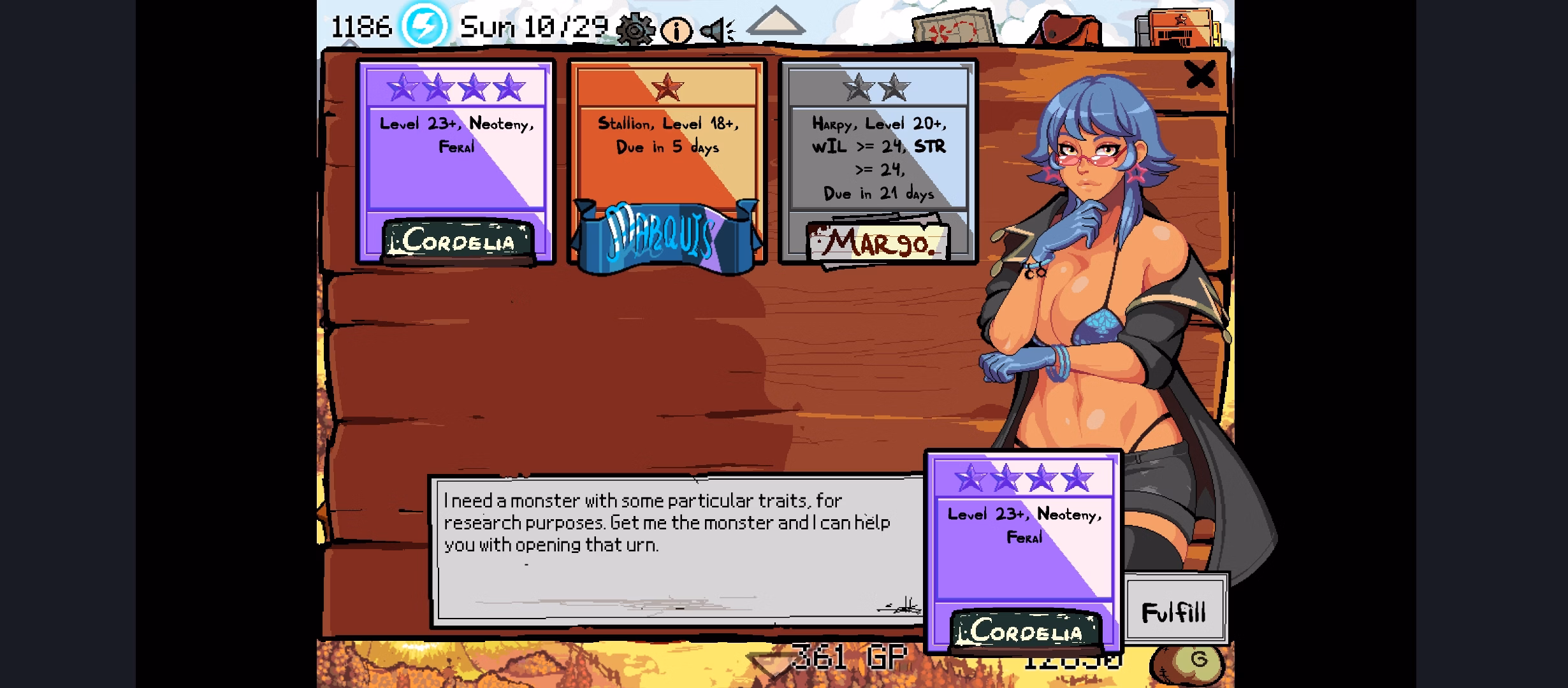Open the gear settings icon
Viewport: 1568px width, 688px height.
[x=635, y=29]
